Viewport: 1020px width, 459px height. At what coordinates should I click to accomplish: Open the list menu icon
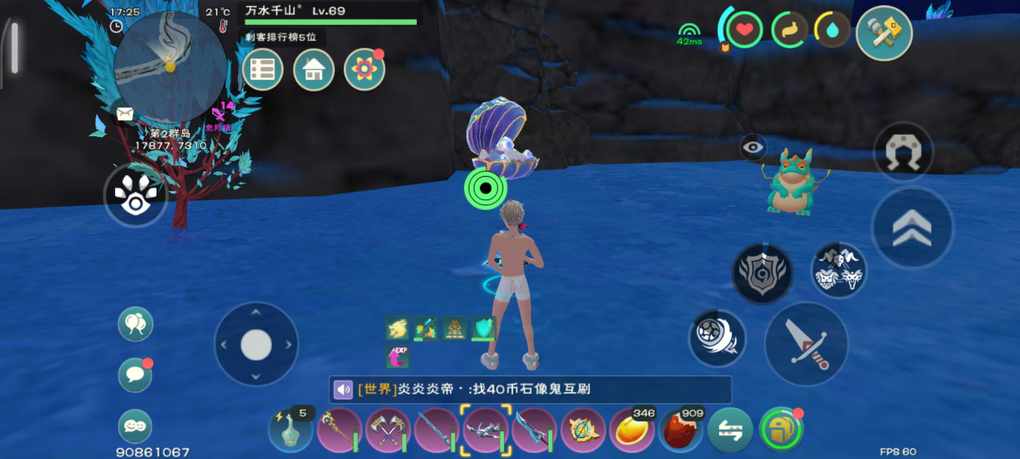coord(263,70)
